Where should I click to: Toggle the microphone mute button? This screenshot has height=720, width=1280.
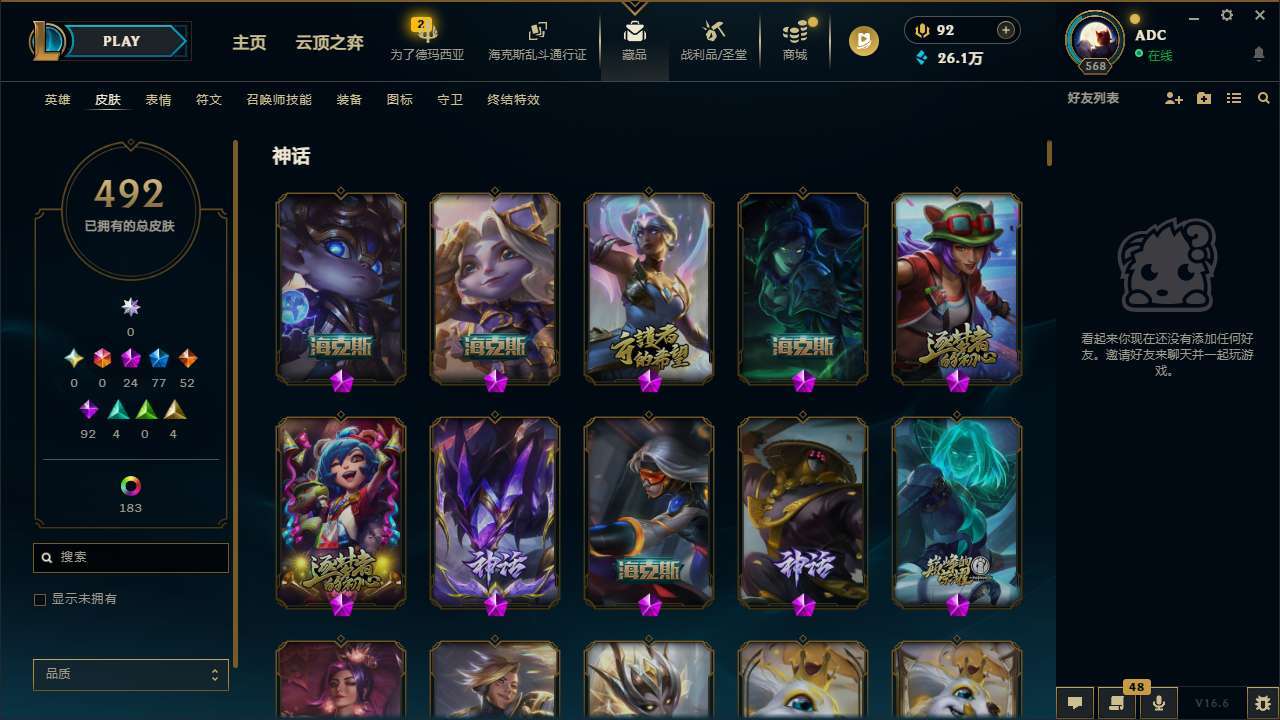1159,702
